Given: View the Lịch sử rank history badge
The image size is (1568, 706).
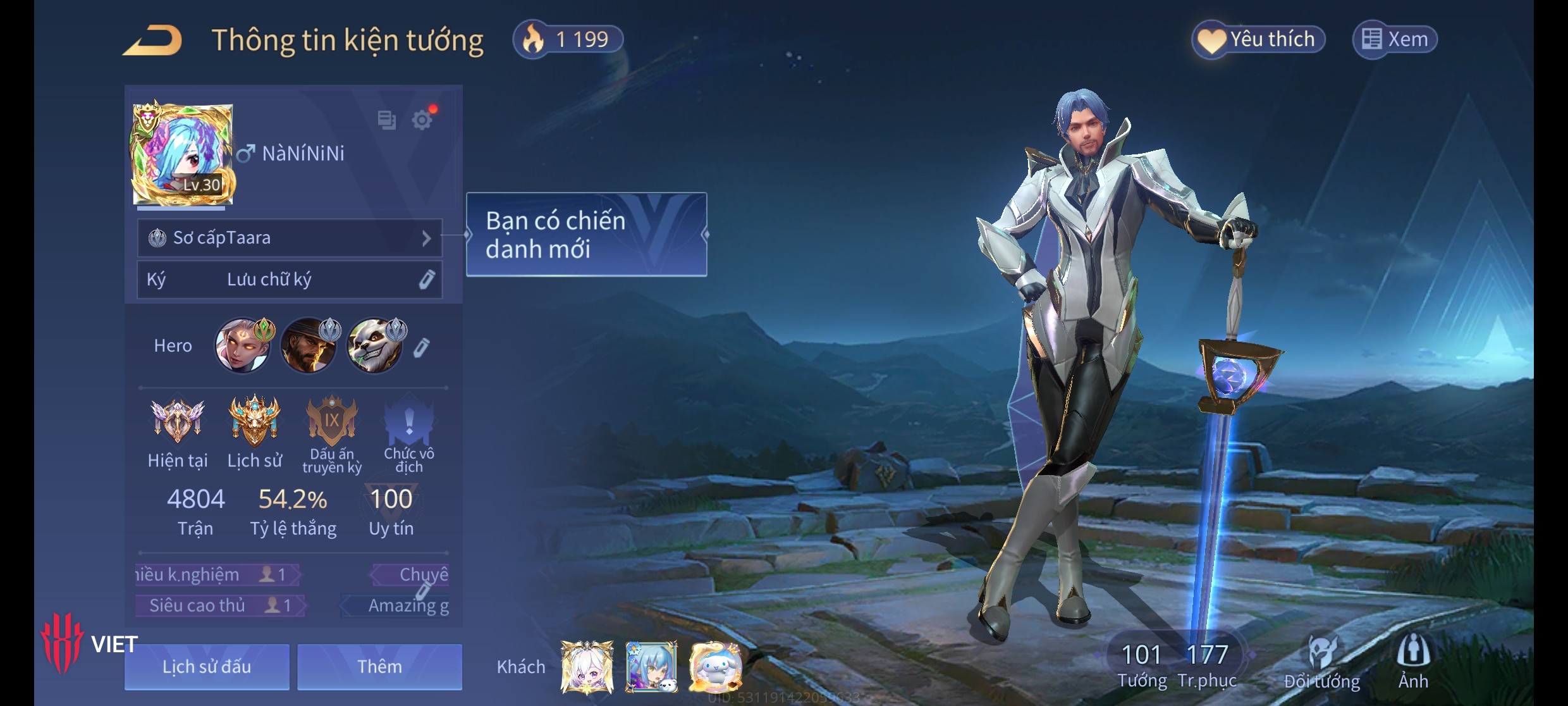Looking at the screenshot, I should click(255, 422).
